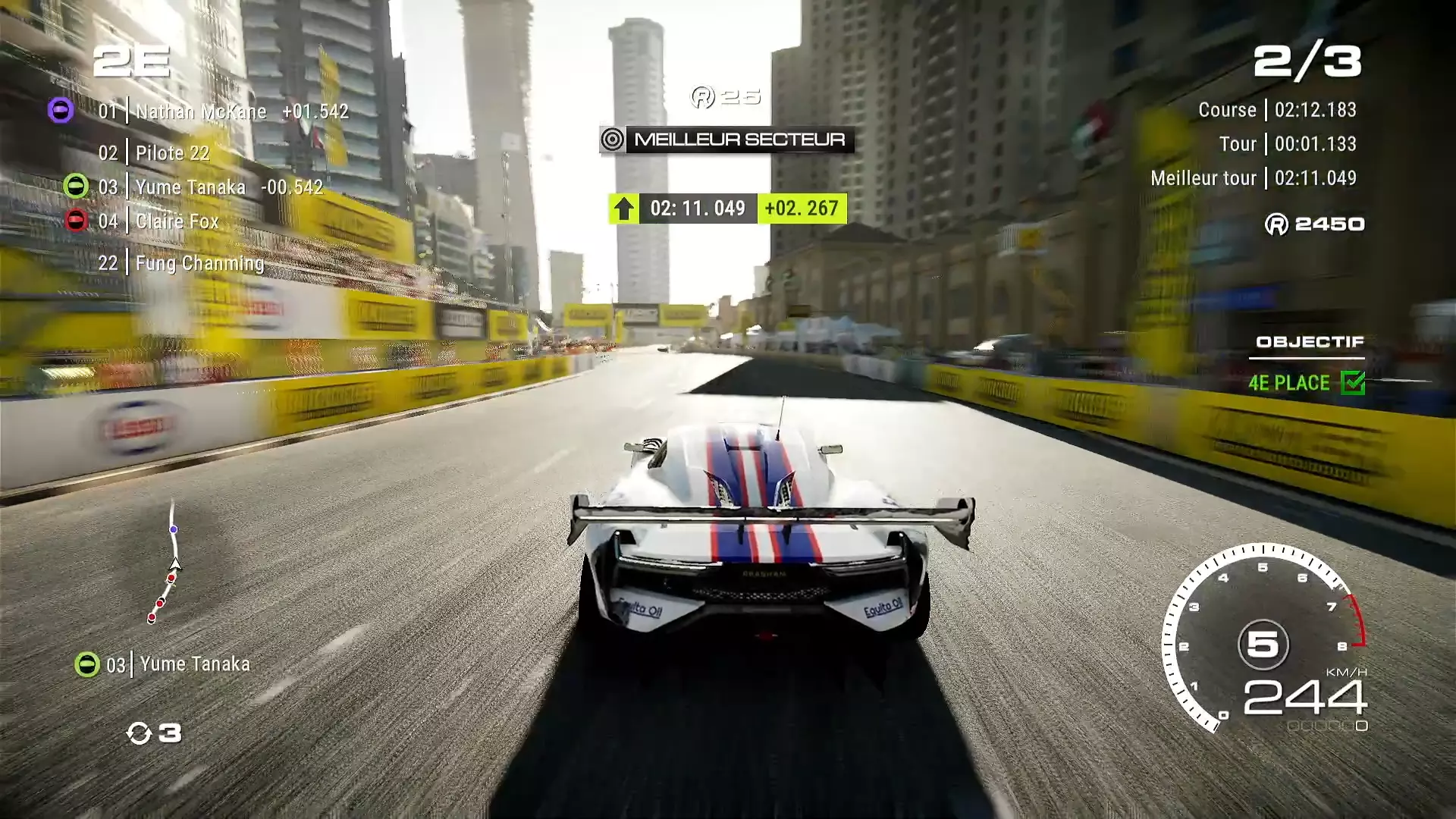Screen dimensions: 1456x819
Task: Click the Yume Tanaka tag below the minimap
Action: pos(194,664)
